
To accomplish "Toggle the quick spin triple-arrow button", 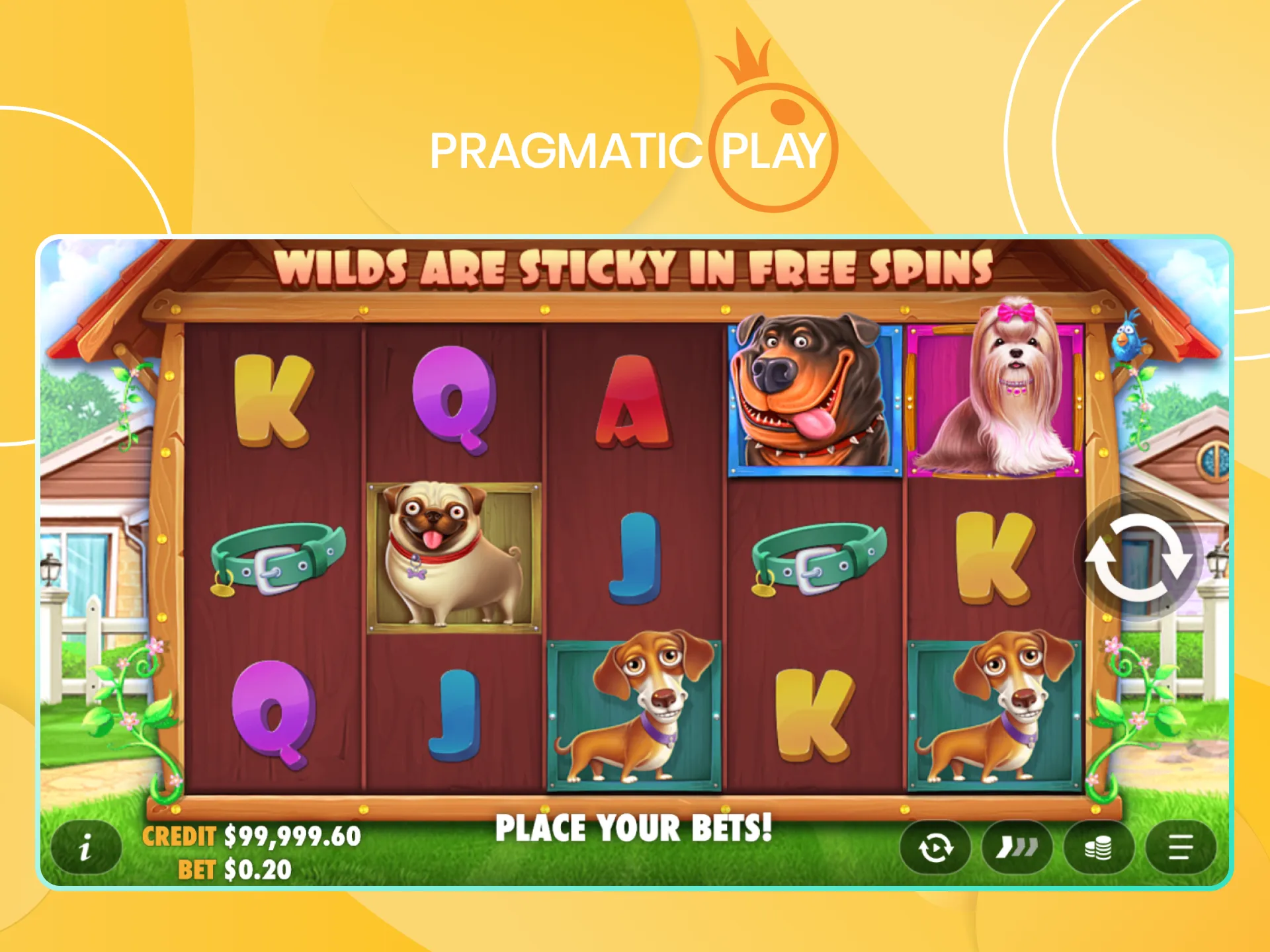I will coord(1017,848).
